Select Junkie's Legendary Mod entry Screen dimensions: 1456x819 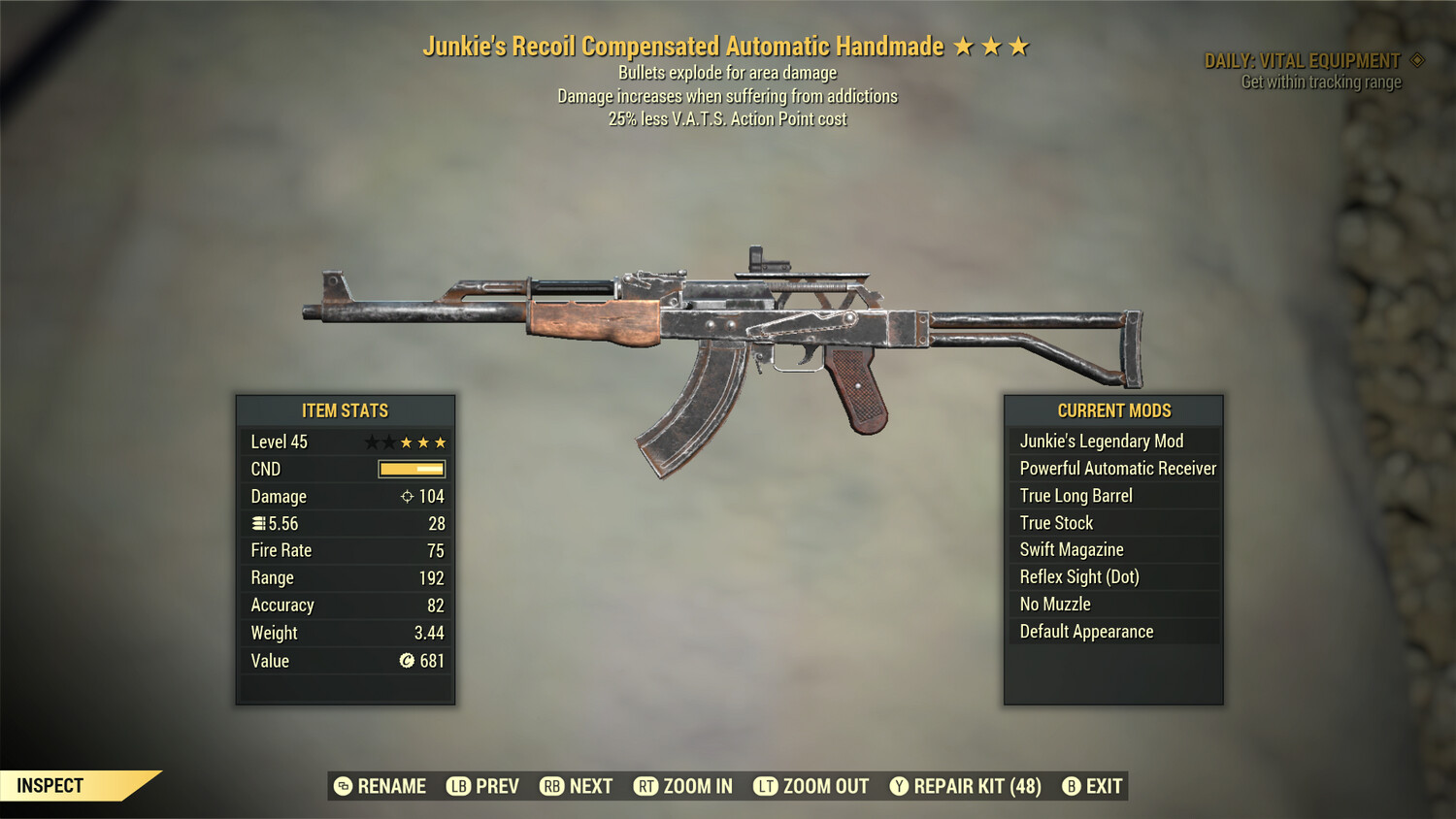pyautogui.click(x=1101, y=441)
